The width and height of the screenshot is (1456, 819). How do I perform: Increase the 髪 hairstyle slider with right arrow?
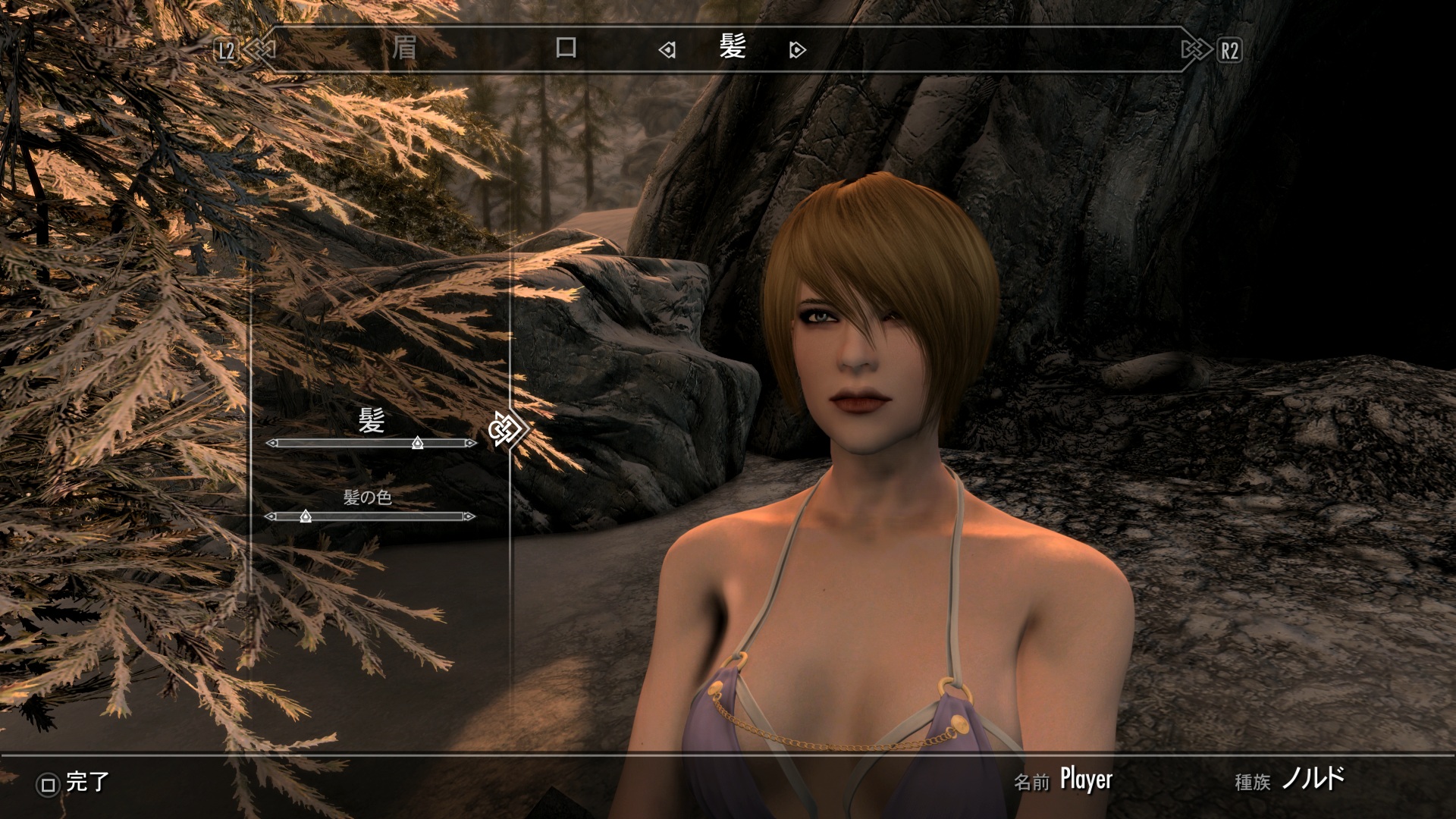tap(472, 444)
